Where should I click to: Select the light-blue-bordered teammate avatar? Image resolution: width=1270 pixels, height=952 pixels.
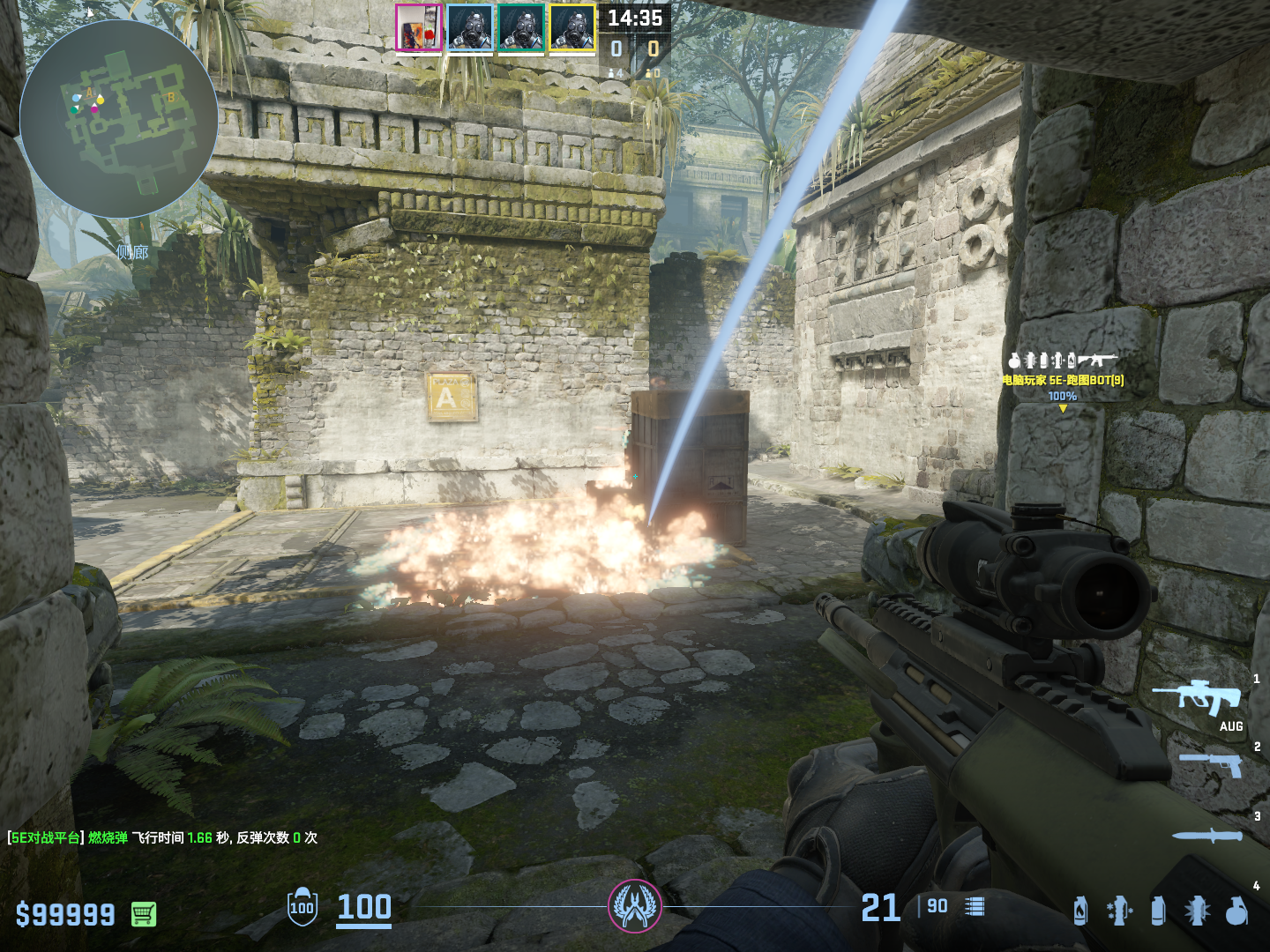point(470,27)
